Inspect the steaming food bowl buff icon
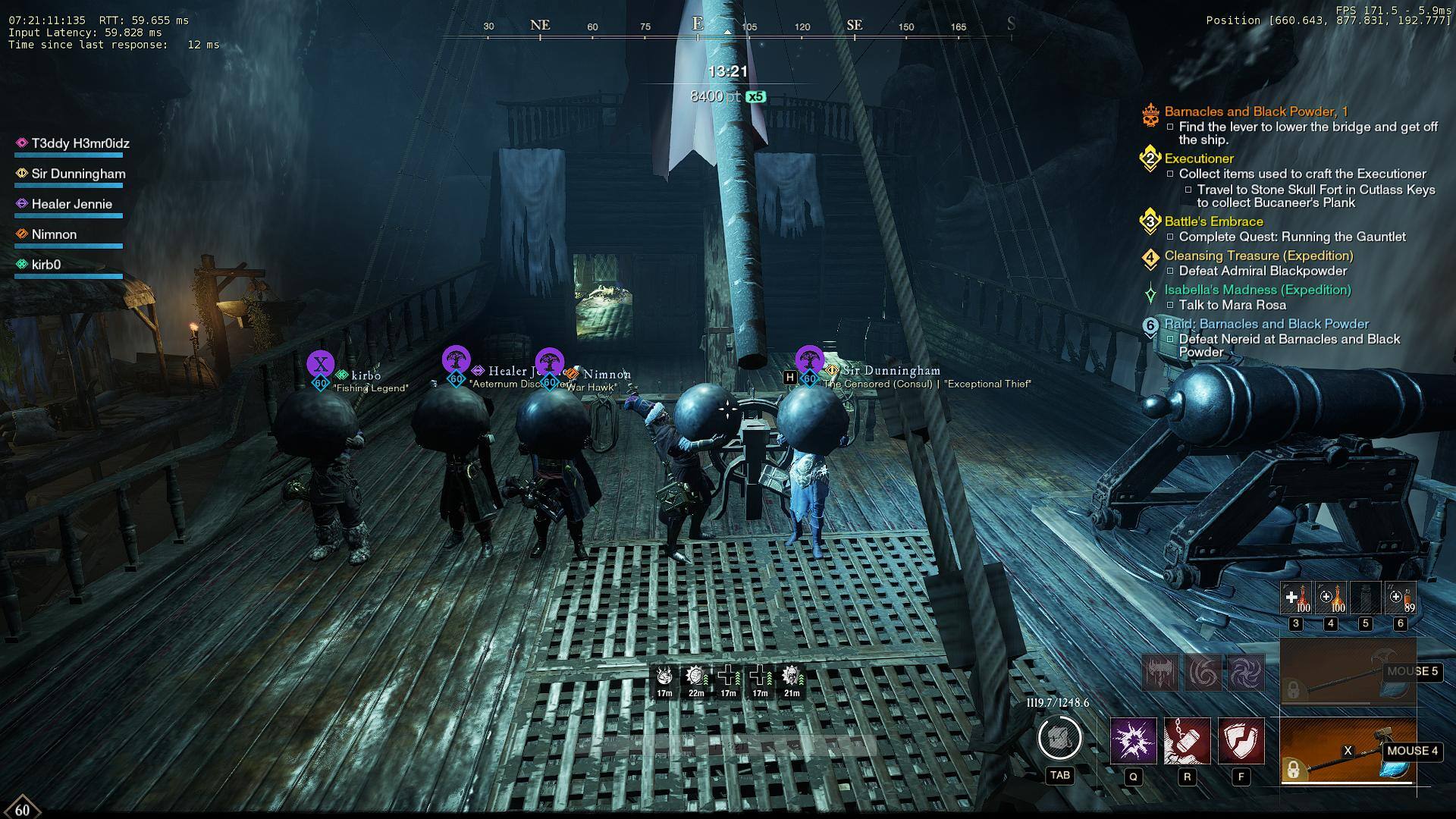The height and width of the screenshot is (819, 1456). tap(664, 676)
